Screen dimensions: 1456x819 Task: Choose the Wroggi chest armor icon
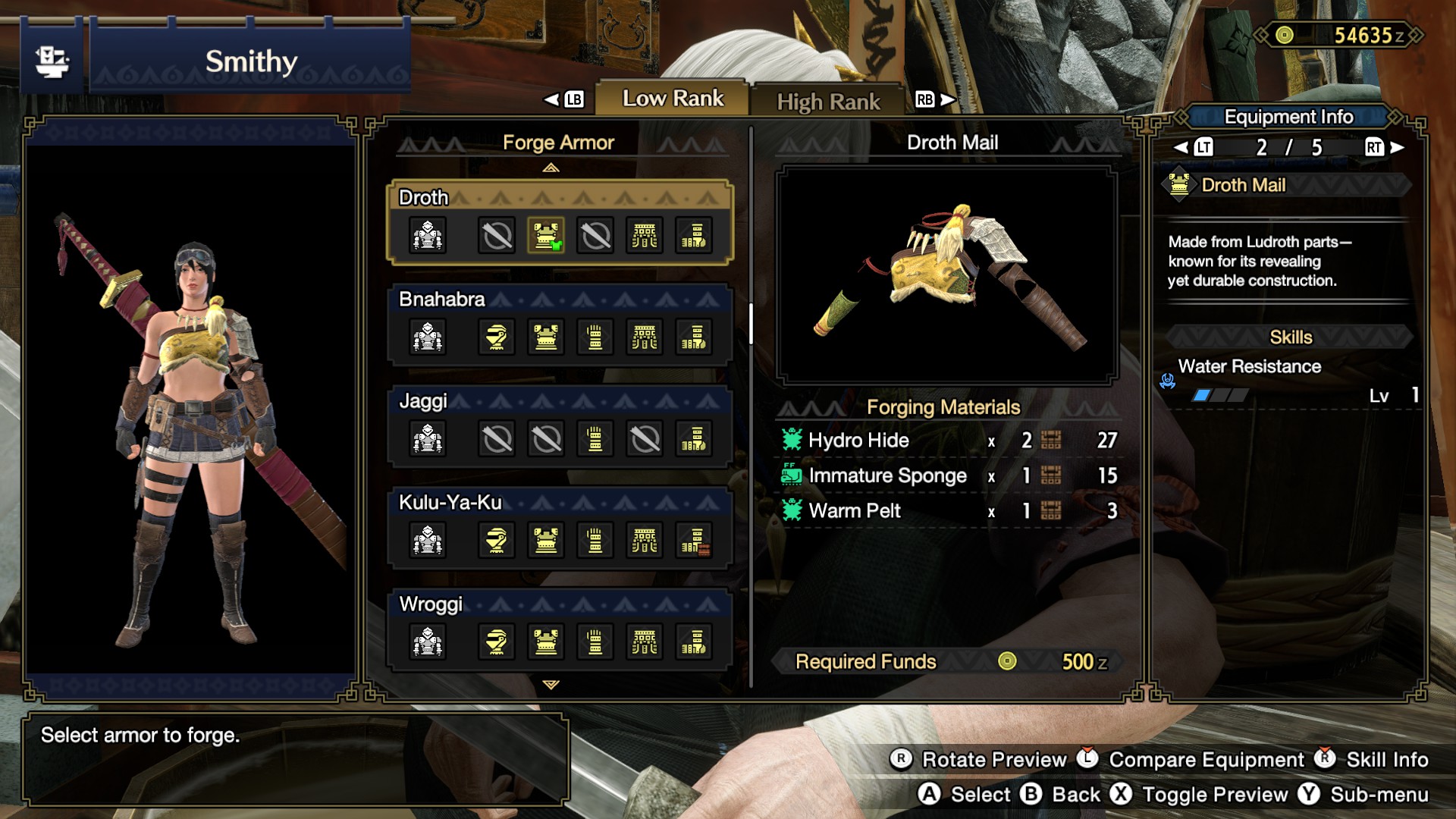[546, 642]
